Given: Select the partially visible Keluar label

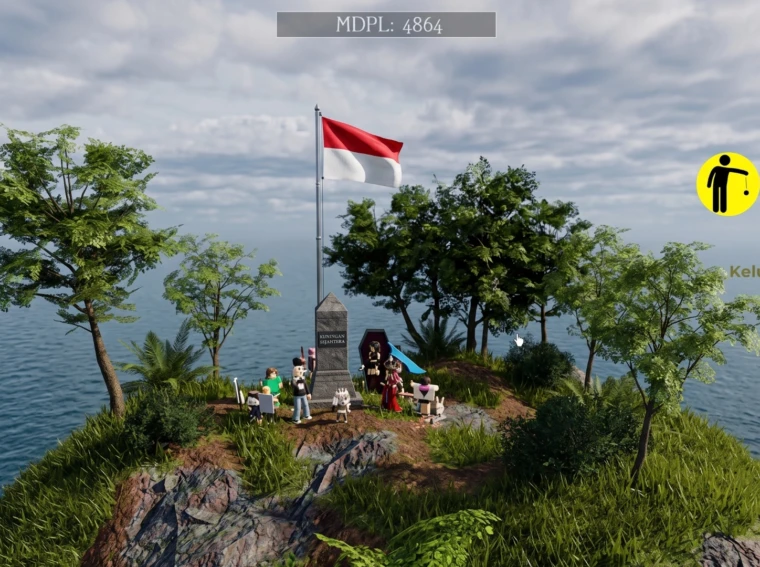Looking at the screenshot, I should (x=744, y=271).
